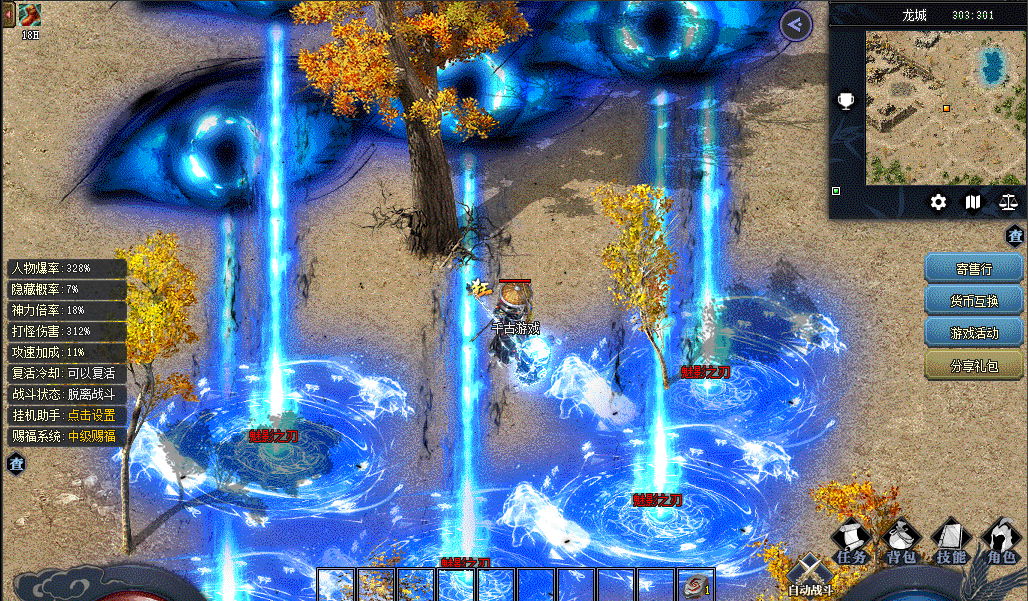Open the 角色 character sheet
The image size is (1028, 601).
pos(1000,542)
